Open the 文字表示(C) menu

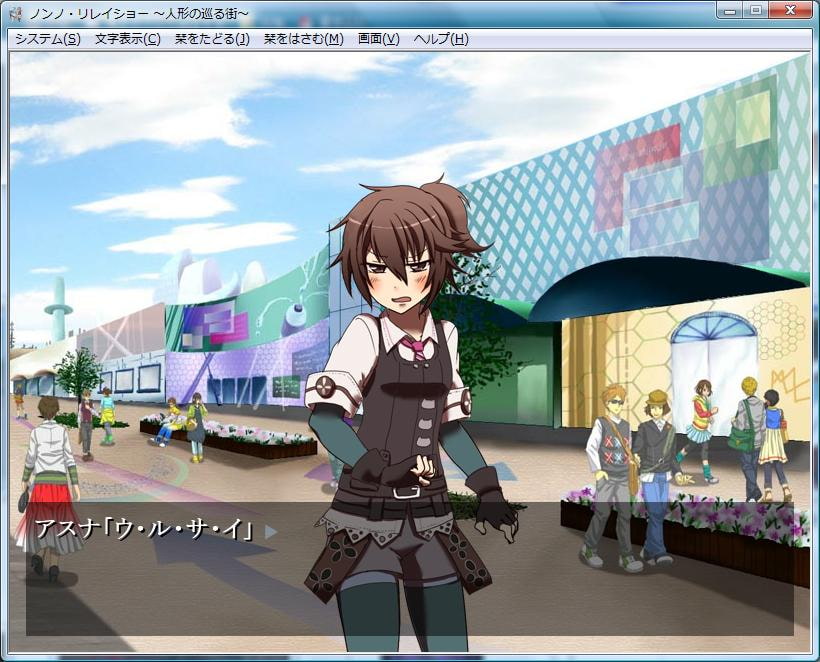click(127, 39)
